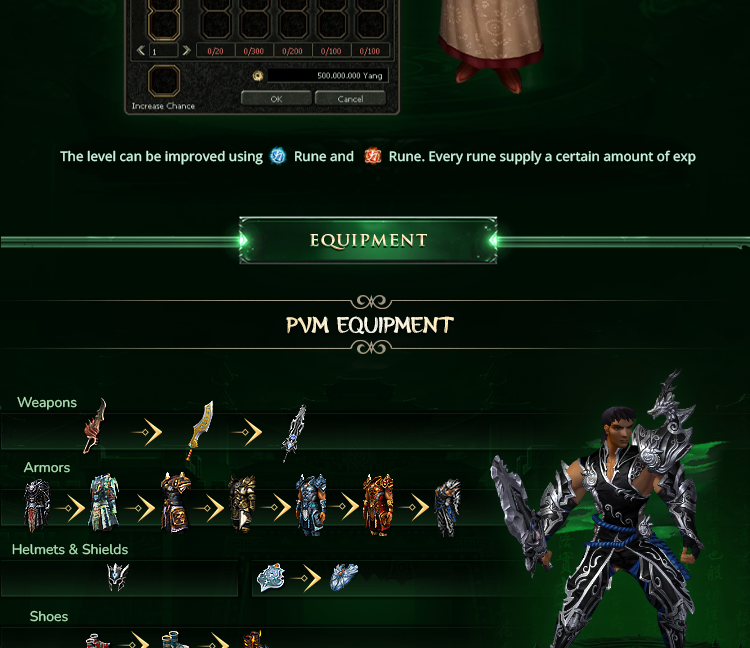This screenshot has height=648, width=750.
Task: Decrease the quantity with the left arrow
Action: click(x=141, y=51)
